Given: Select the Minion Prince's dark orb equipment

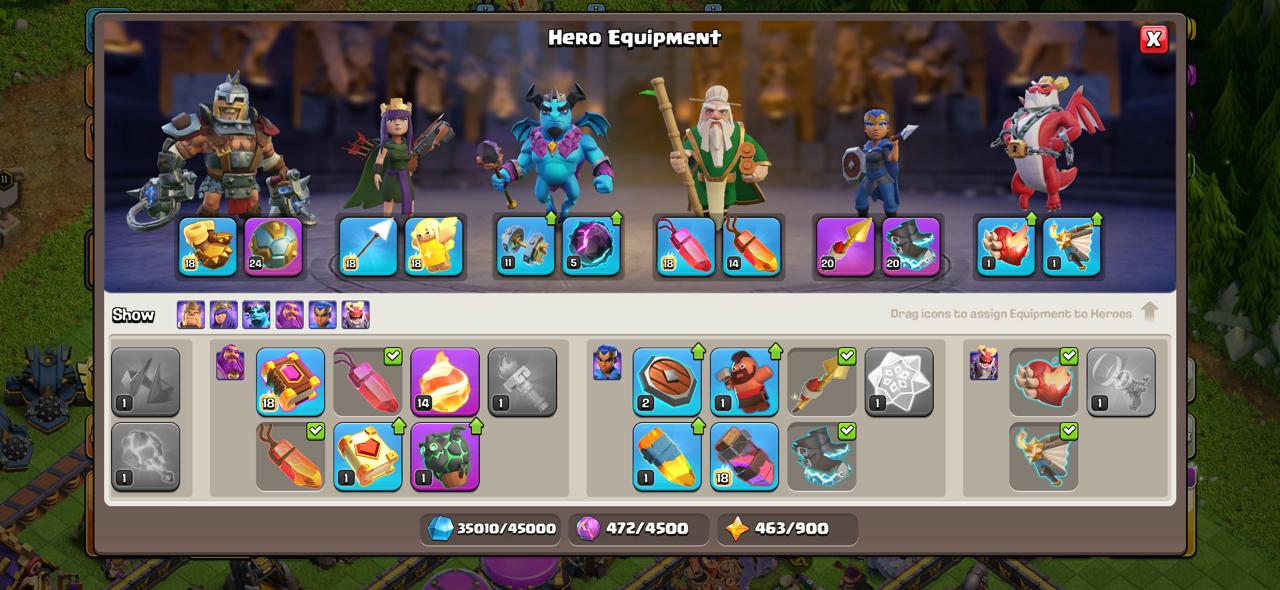Looking at the screenshot, I should point(591,246).
